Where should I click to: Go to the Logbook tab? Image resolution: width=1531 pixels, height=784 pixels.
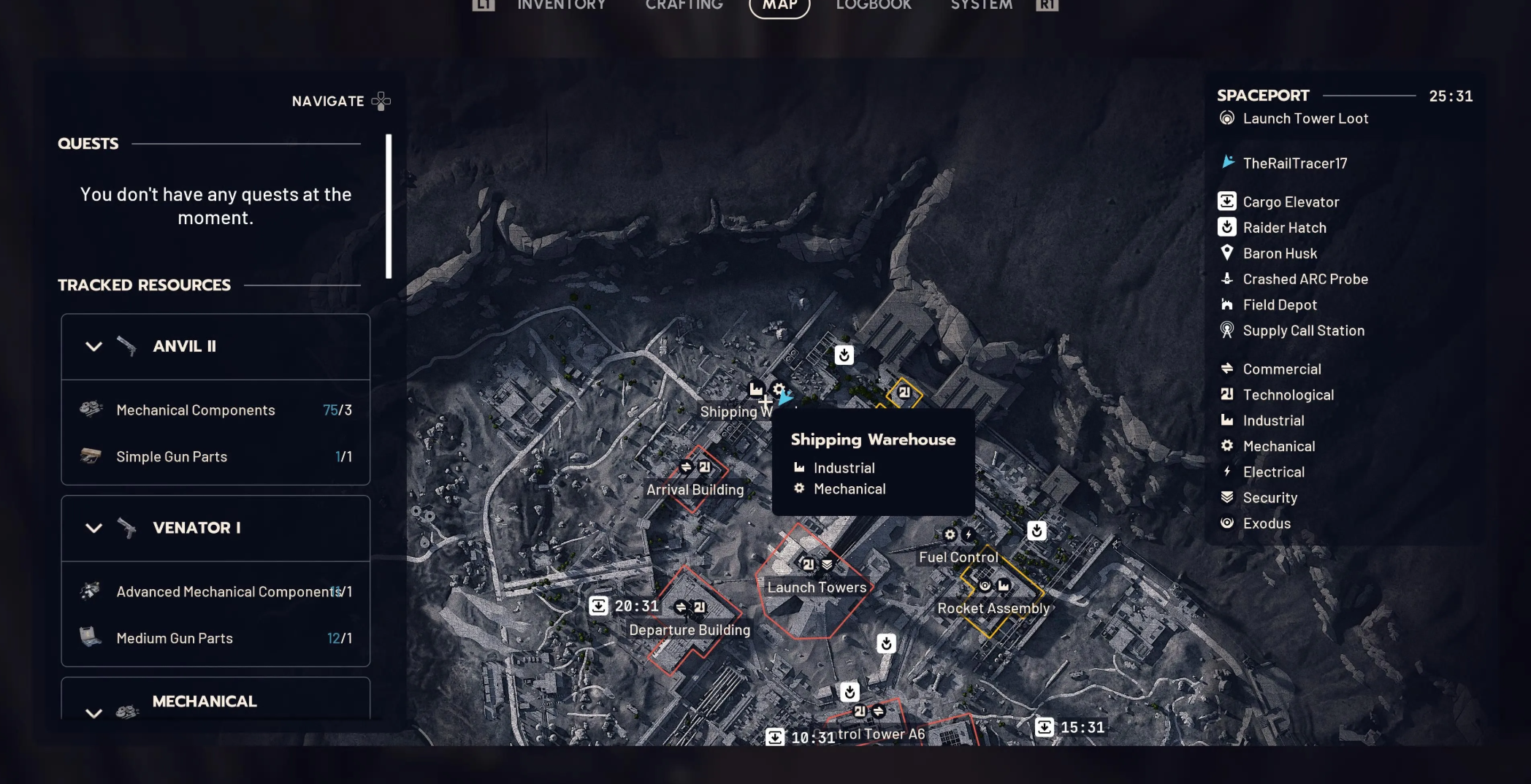tap(874, 6)
